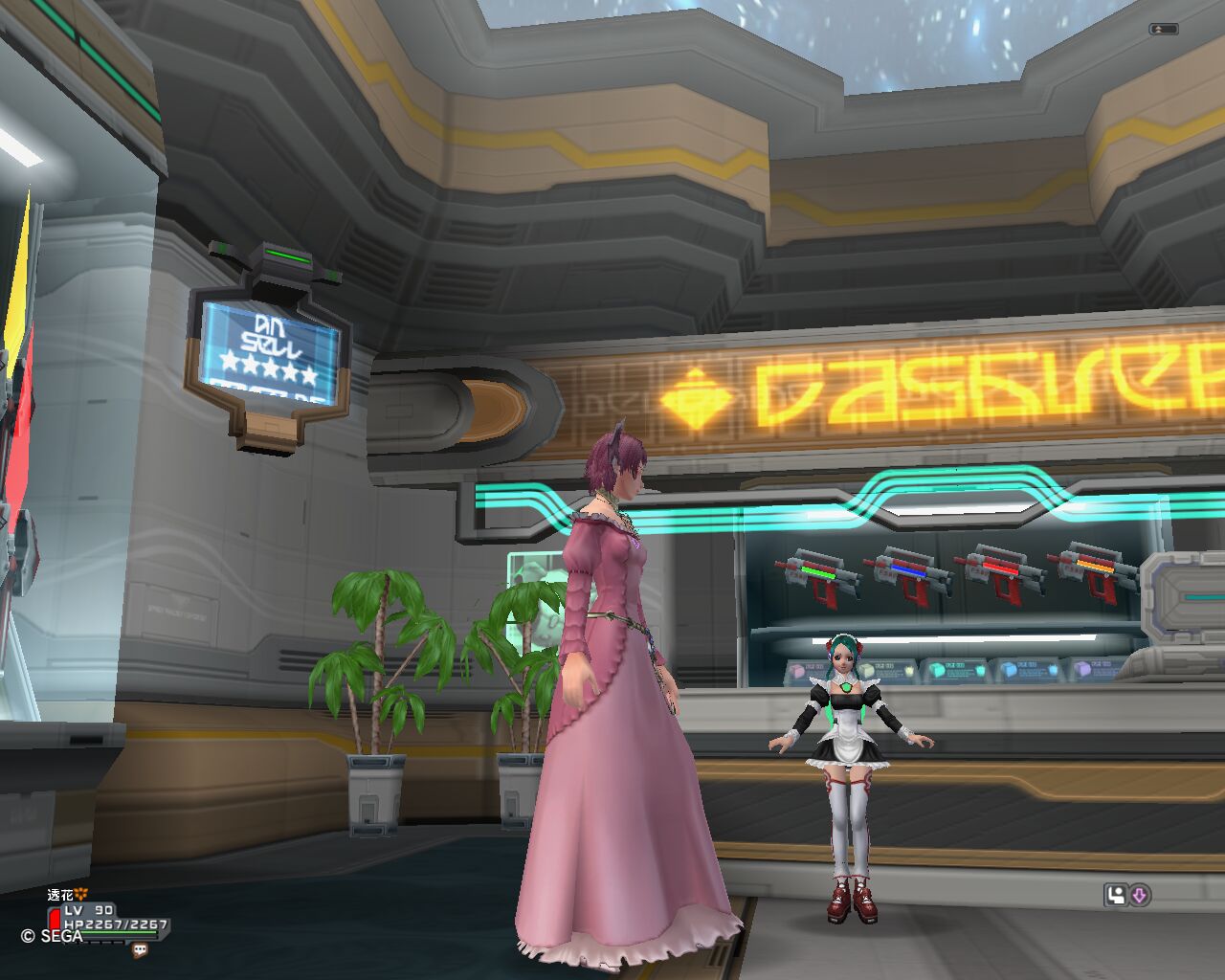Select the purple down-arrow icon
Image resolution: width=1225 pixels, height=980 pixels.
click(1139, 896)
